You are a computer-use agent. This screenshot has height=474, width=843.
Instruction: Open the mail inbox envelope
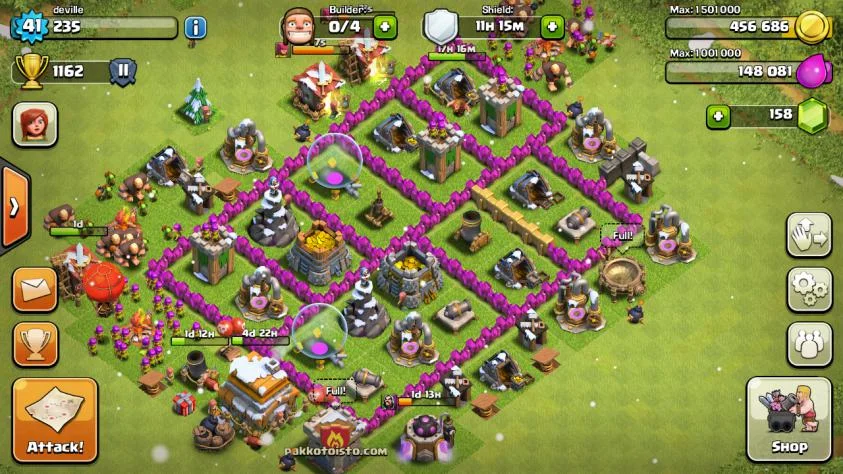pyautogui.click(x=34, y=289)
